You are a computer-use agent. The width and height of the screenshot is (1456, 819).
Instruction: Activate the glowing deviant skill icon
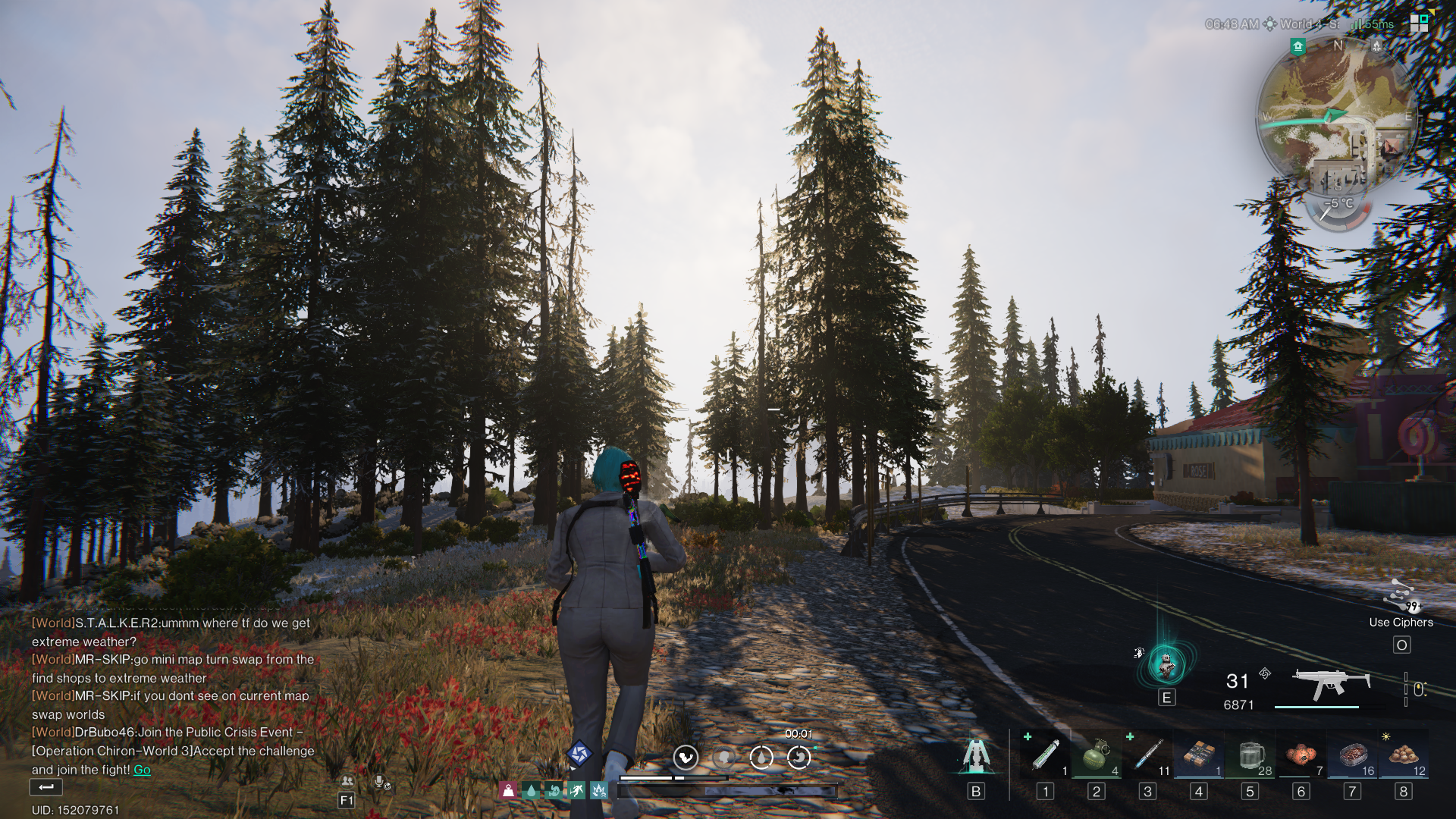[x=1166, y=664]
